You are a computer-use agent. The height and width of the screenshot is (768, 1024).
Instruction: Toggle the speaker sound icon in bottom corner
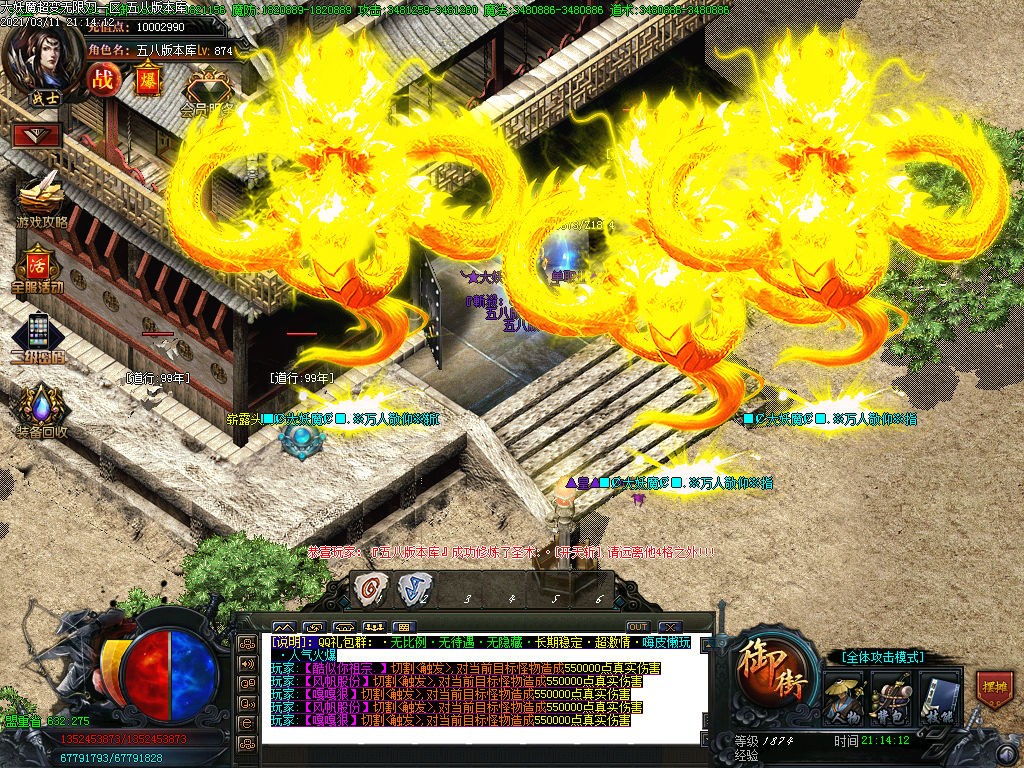click(247, 663)
